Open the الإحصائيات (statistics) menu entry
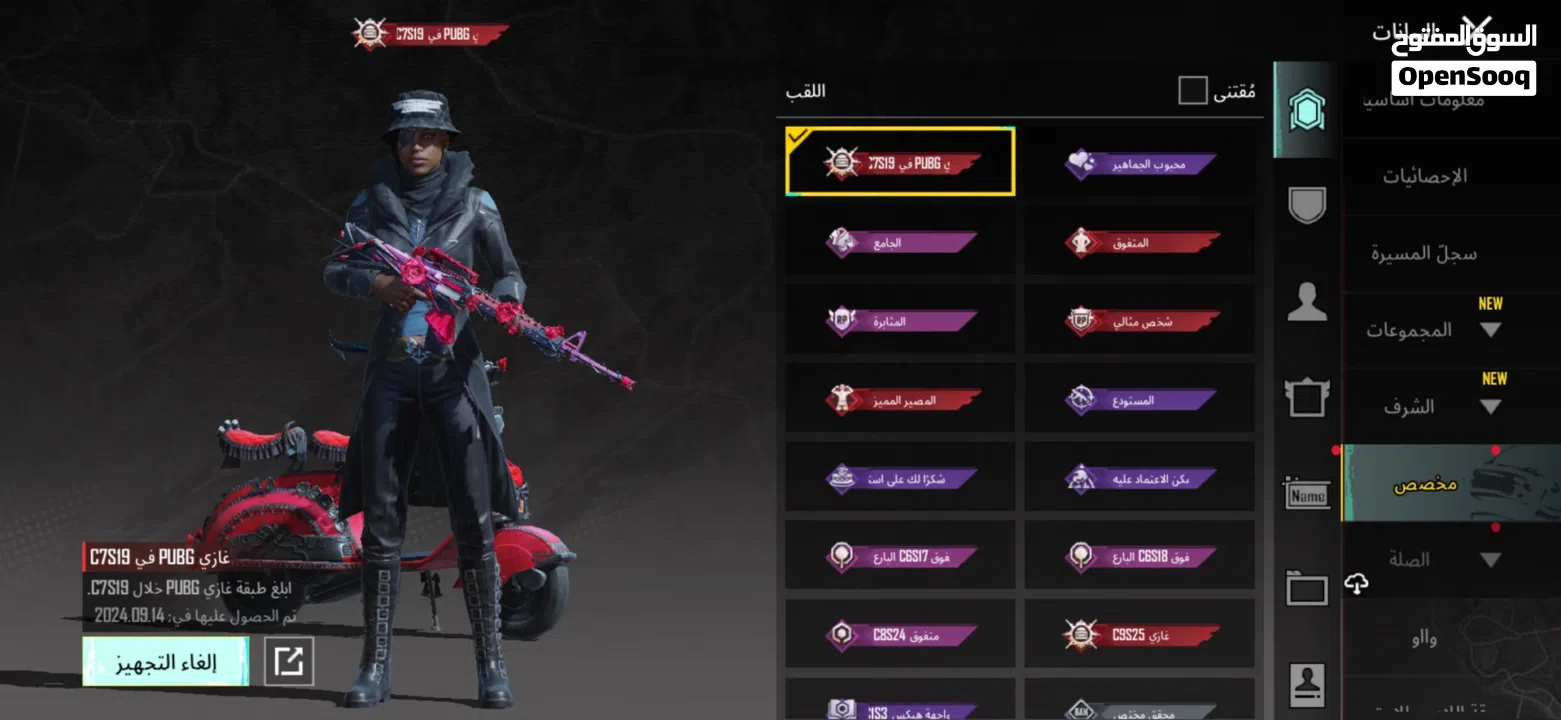This screenshot has width=1561, height=720. tap(1425, 176)
